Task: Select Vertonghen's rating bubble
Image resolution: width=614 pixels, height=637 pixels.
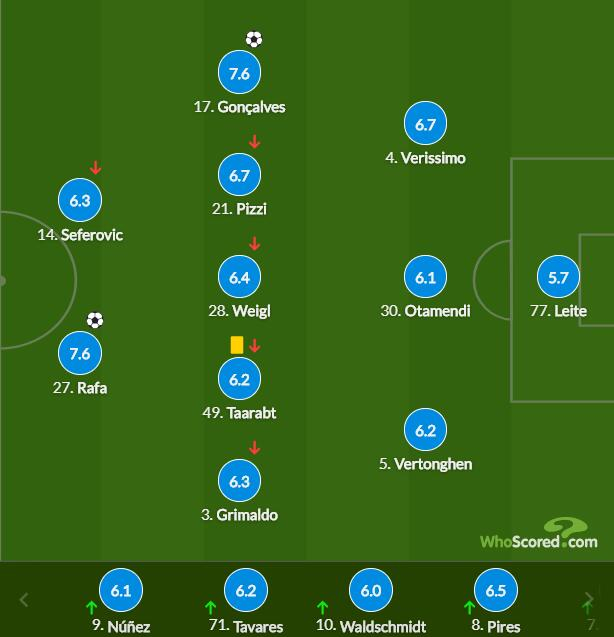Action: pyautogui.click(x=425, y=431)
